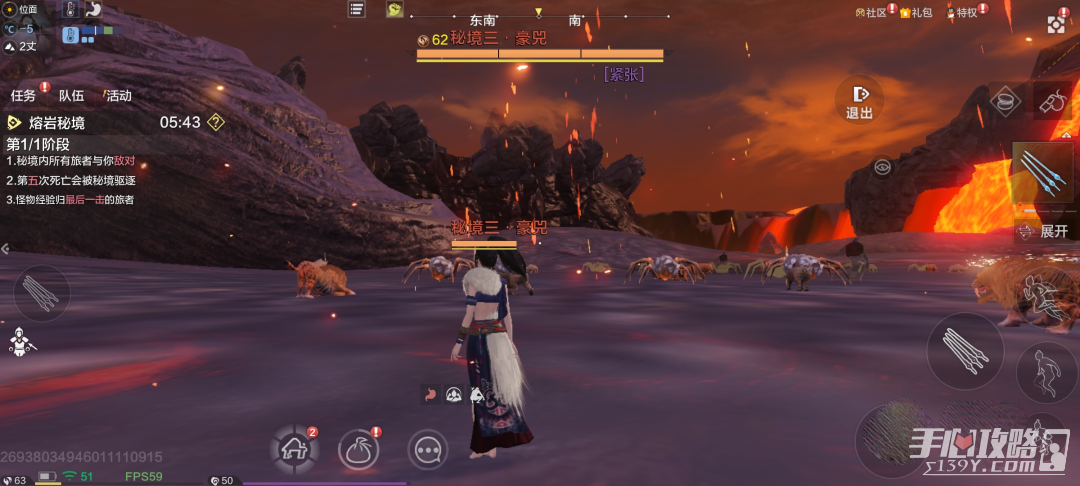Open the 特权 privileges menu
Screen dimensions: 1080x486
962,12
